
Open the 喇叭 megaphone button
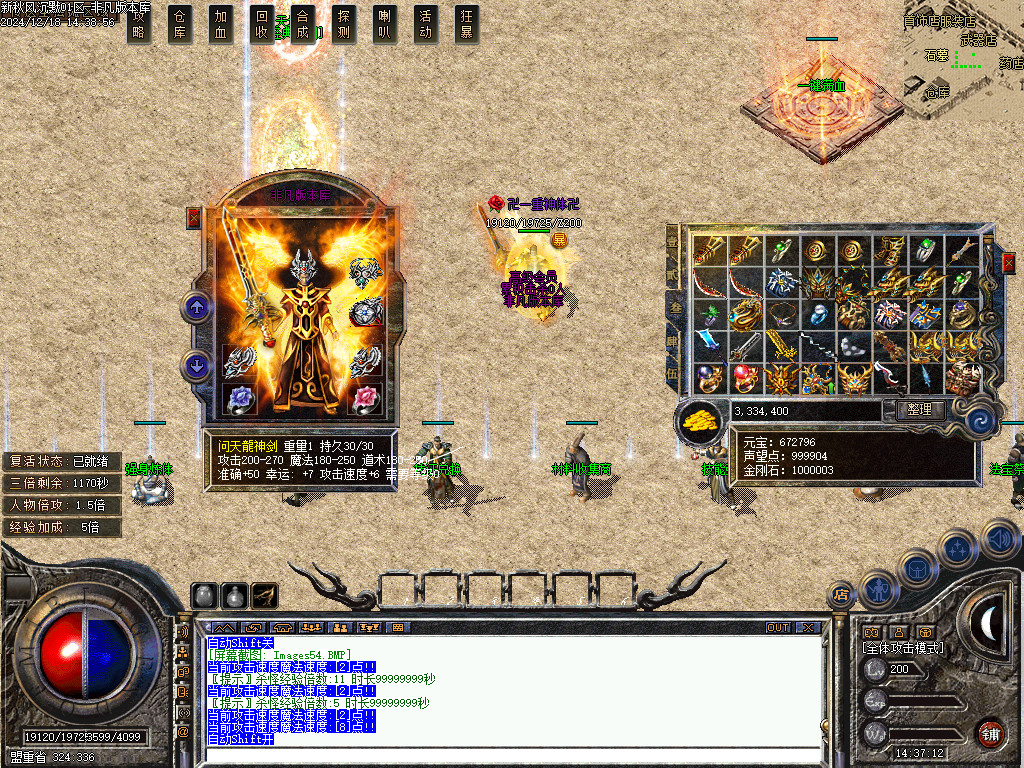pos(385,24)
